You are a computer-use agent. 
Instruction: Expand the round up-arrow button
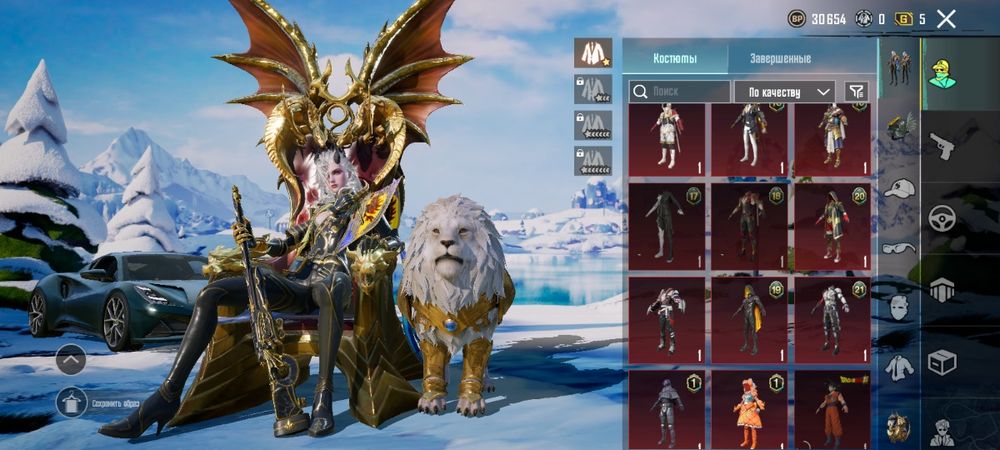pos(71,358)
